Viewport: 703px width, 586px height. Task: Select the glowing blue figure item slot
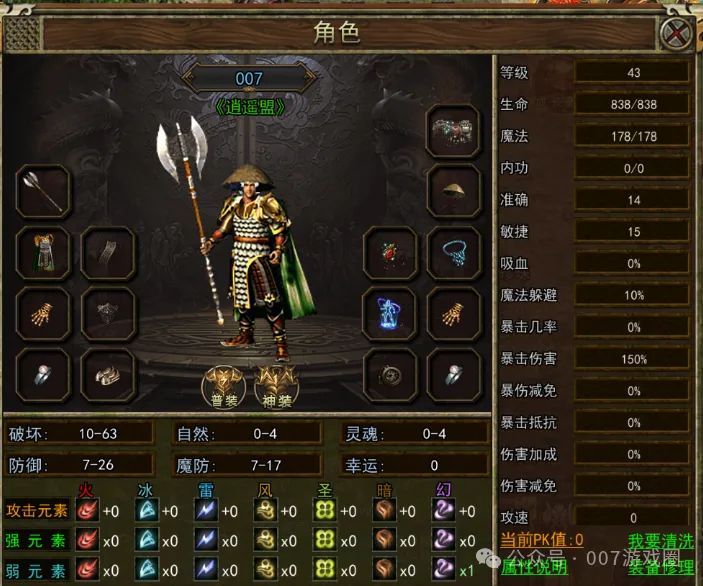coord(390,314)
